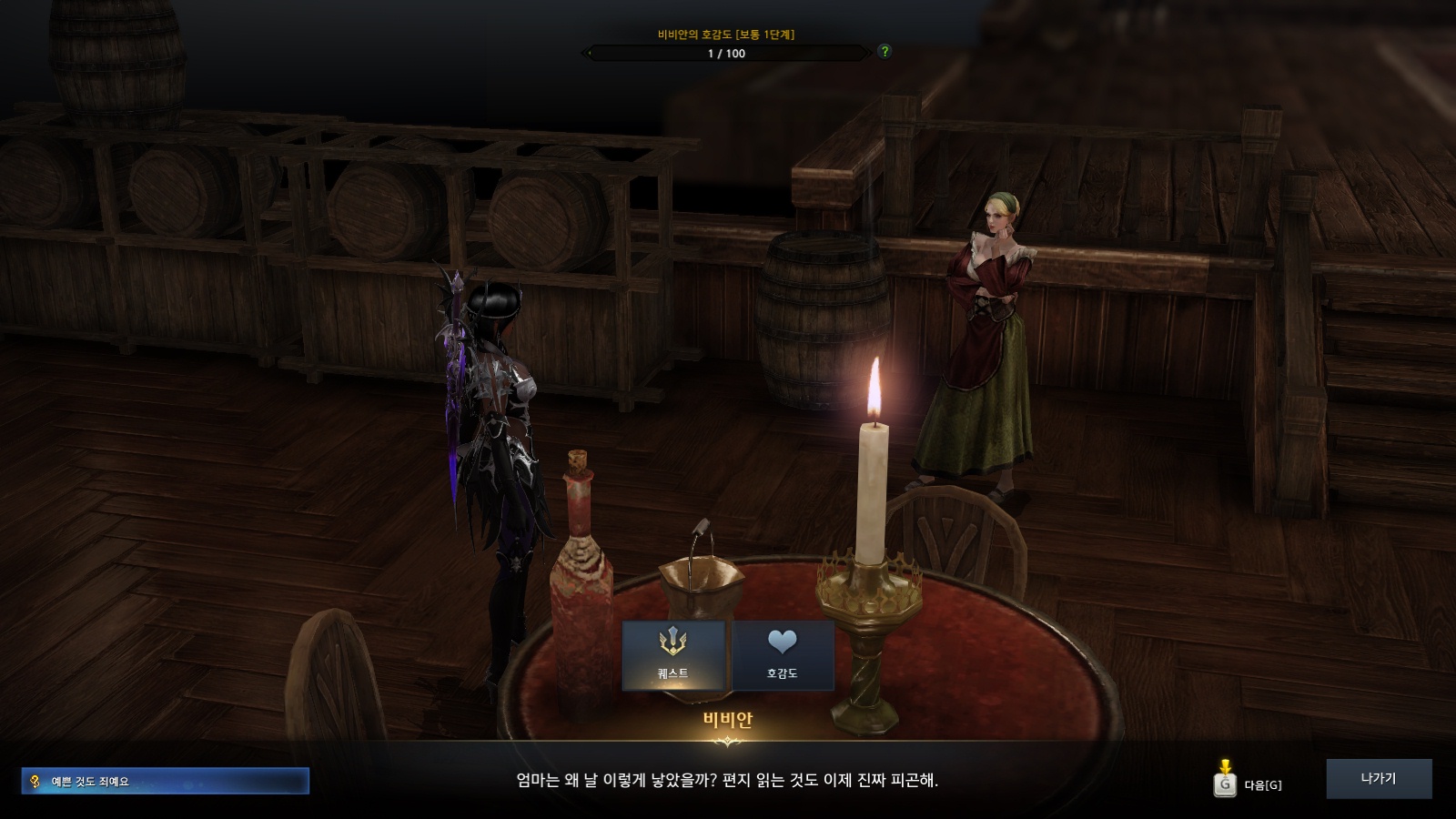Leave the dialogue with 나가기
This screenshot has width=1456, height=819.
pyautogui.click(x=1378, y=779)
